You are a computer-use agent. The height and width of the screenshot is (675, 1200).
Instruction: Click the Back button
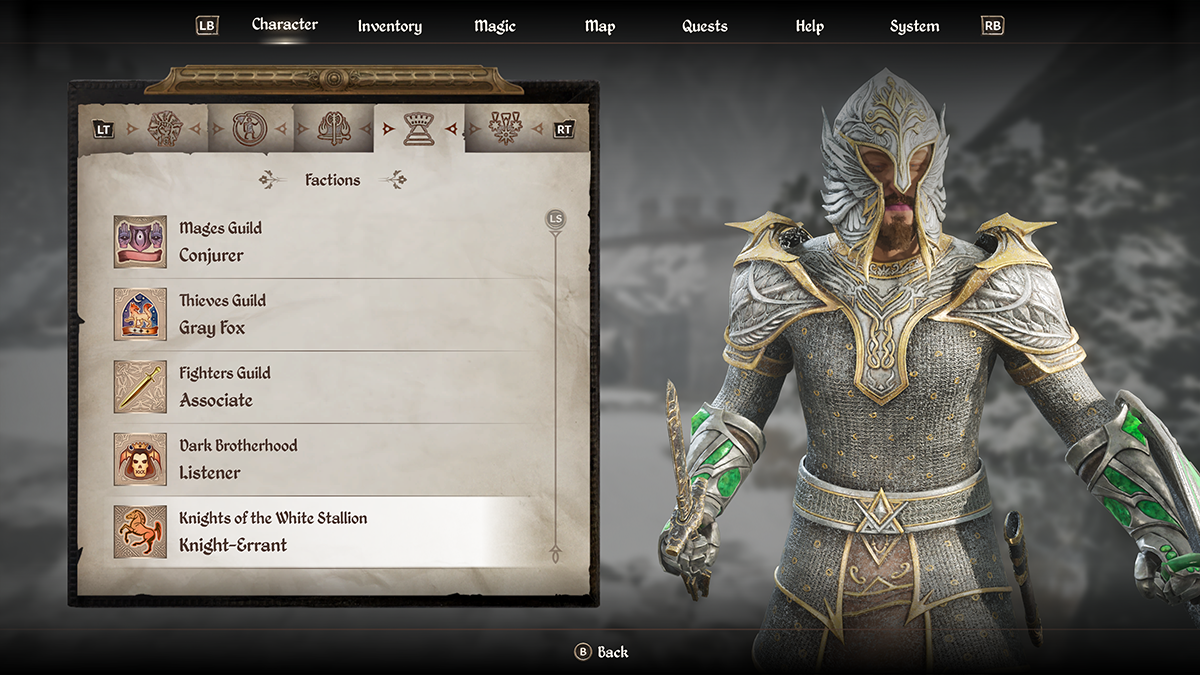(x=602, y=652)
